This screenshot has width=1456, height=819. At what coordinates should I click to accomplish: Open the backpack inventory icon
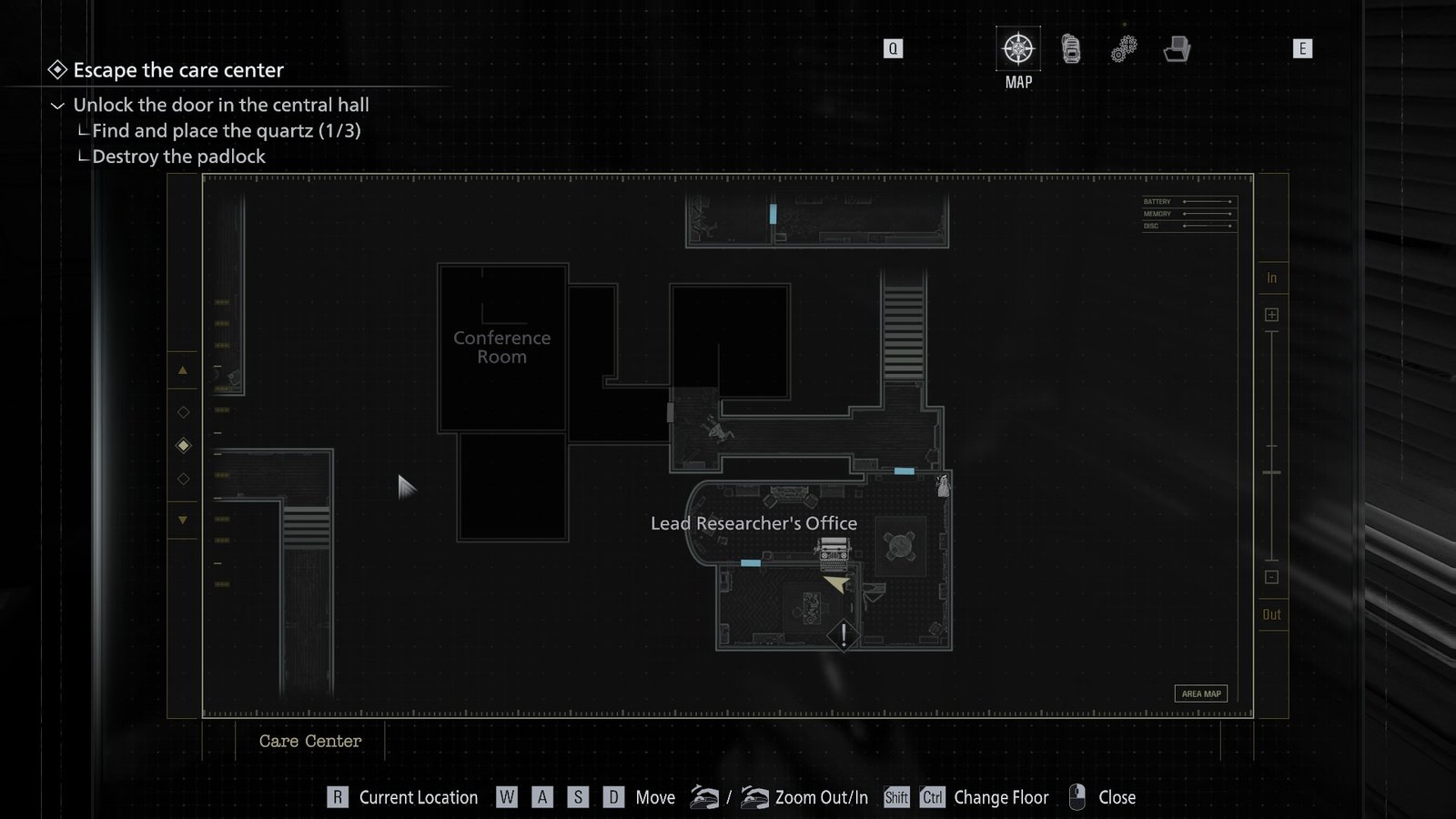1070,50
